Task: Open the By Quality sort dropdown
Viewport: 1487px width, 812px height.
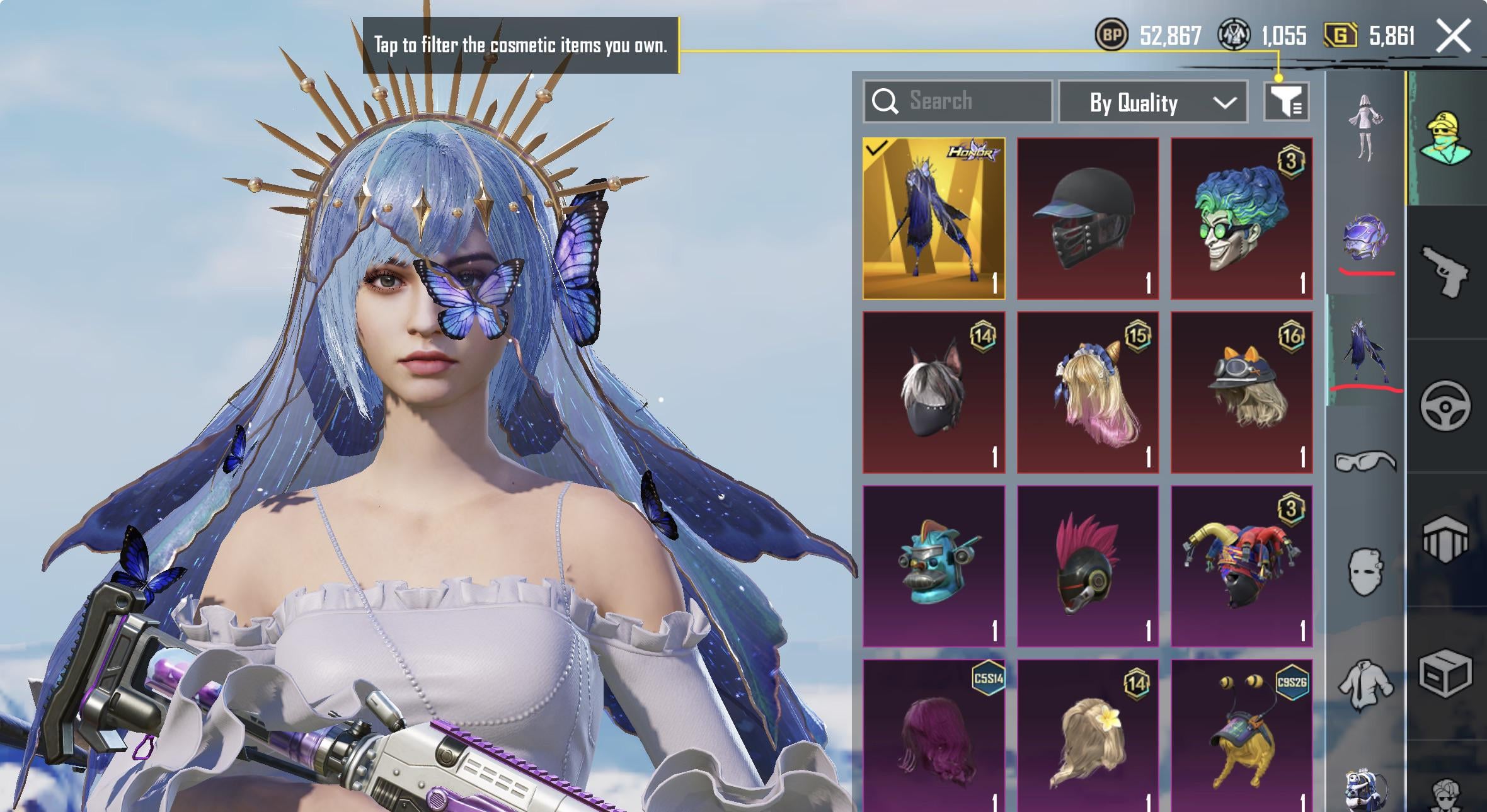Action: coord(1152,102)
